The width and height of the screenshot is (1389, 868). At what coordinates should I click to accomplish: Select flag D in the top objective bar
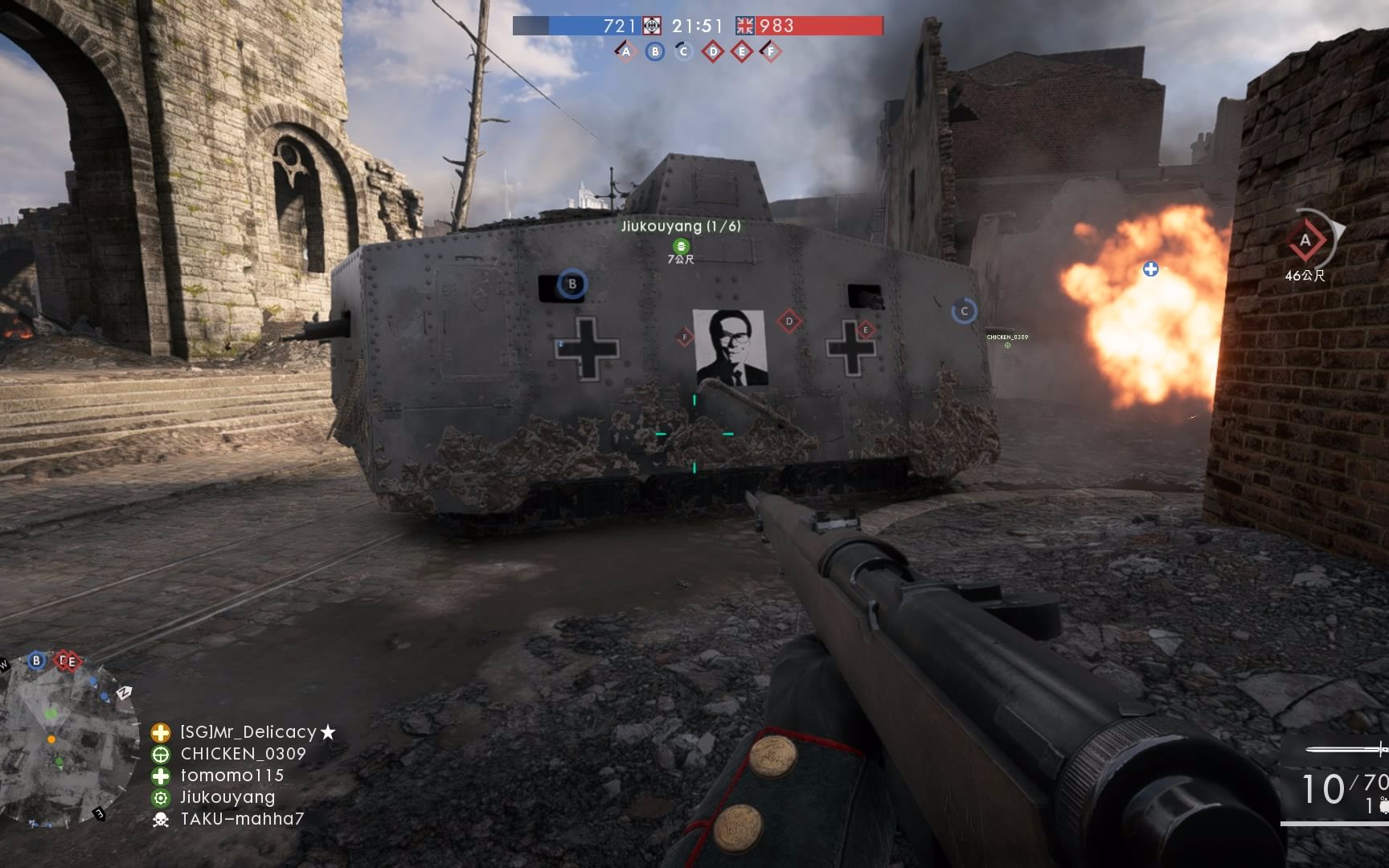click(x=713, y=52)
